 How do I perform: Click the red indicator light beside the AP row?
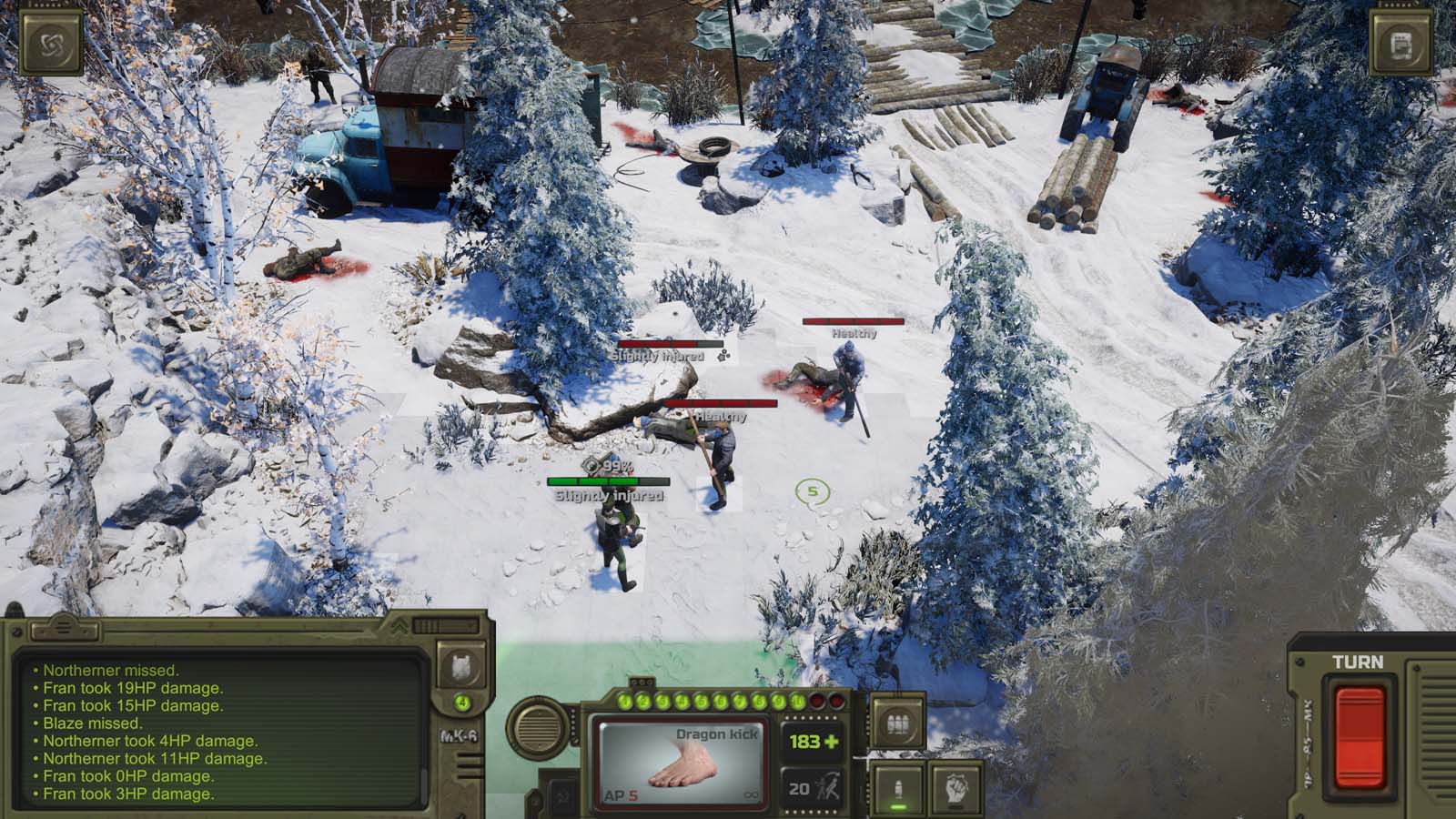point(818,702)
